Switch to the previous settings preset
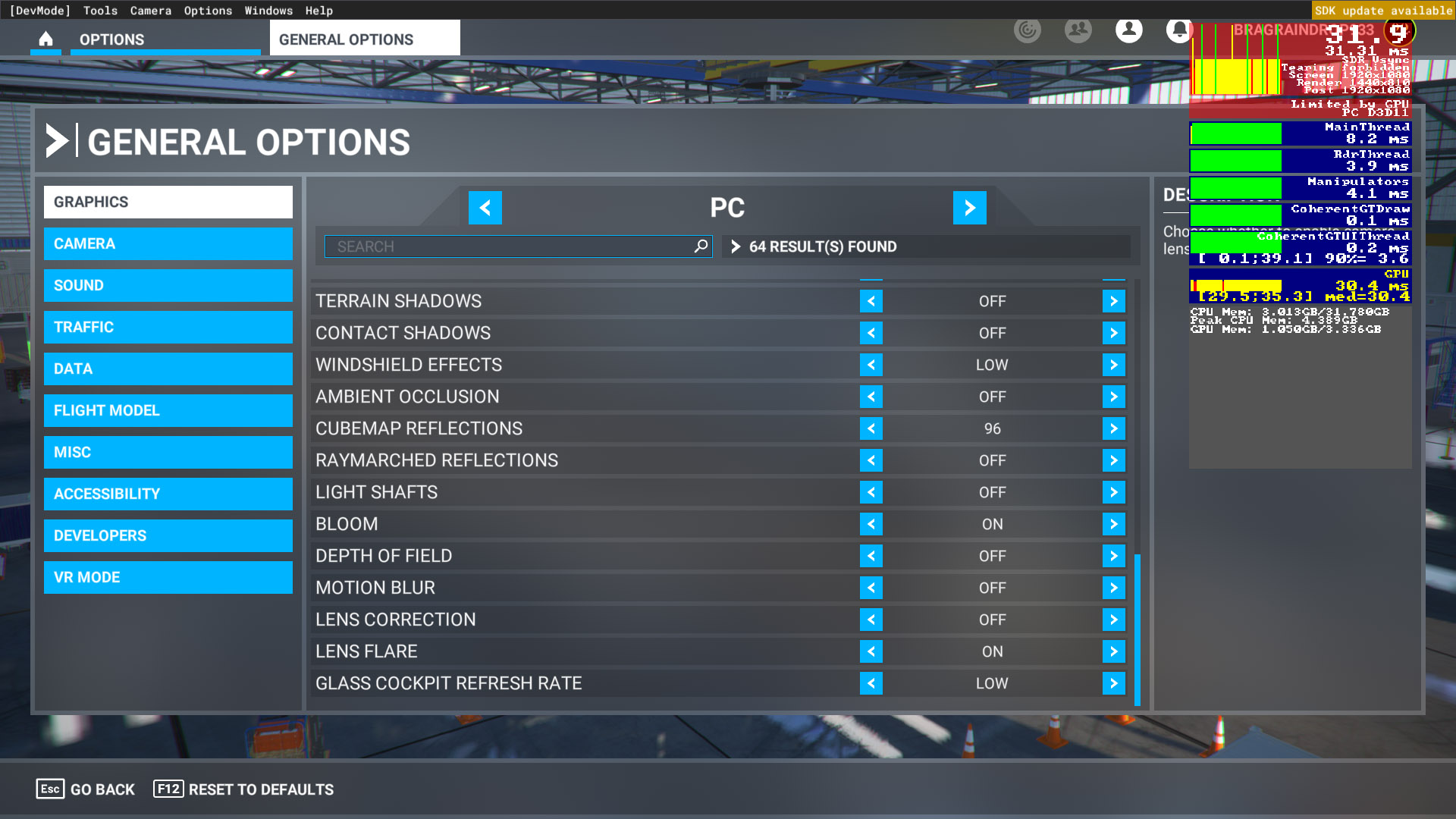 485,208
